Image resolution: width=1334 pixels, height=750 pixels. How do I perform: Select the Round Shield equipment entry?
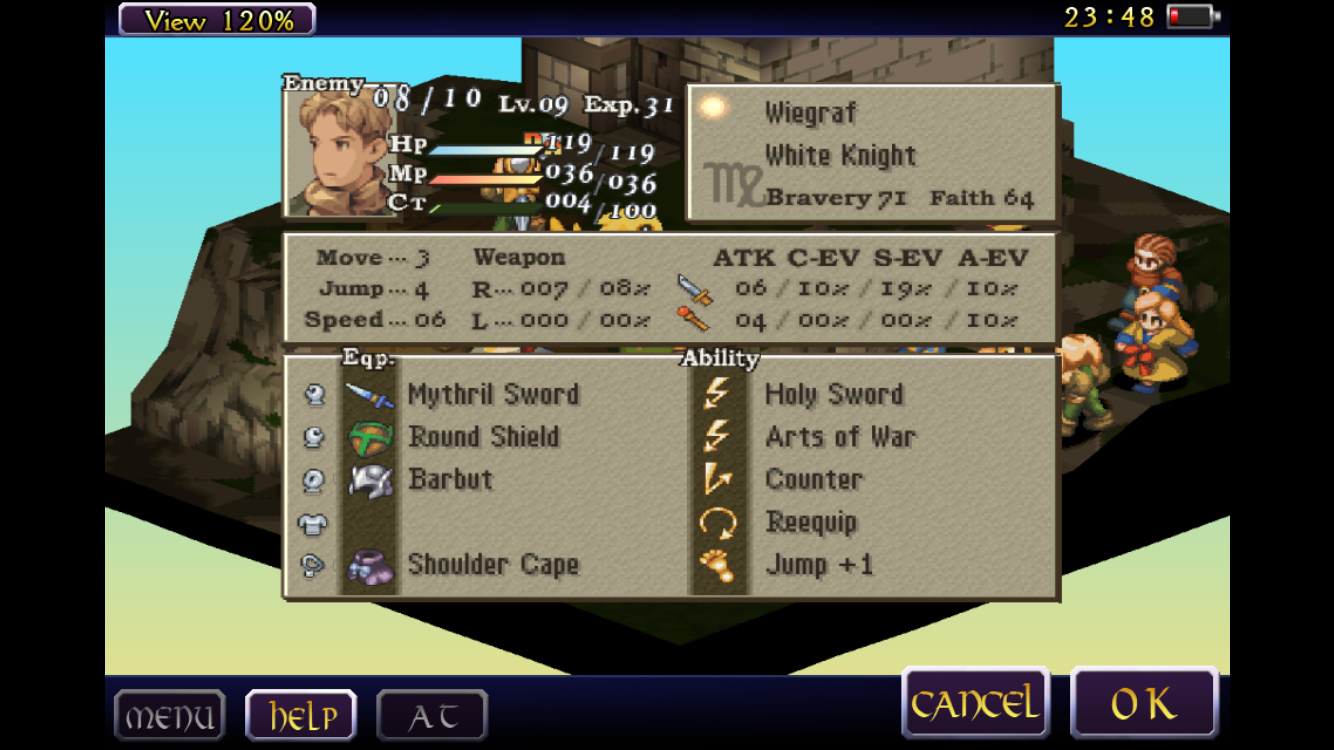tap(483, 437)
